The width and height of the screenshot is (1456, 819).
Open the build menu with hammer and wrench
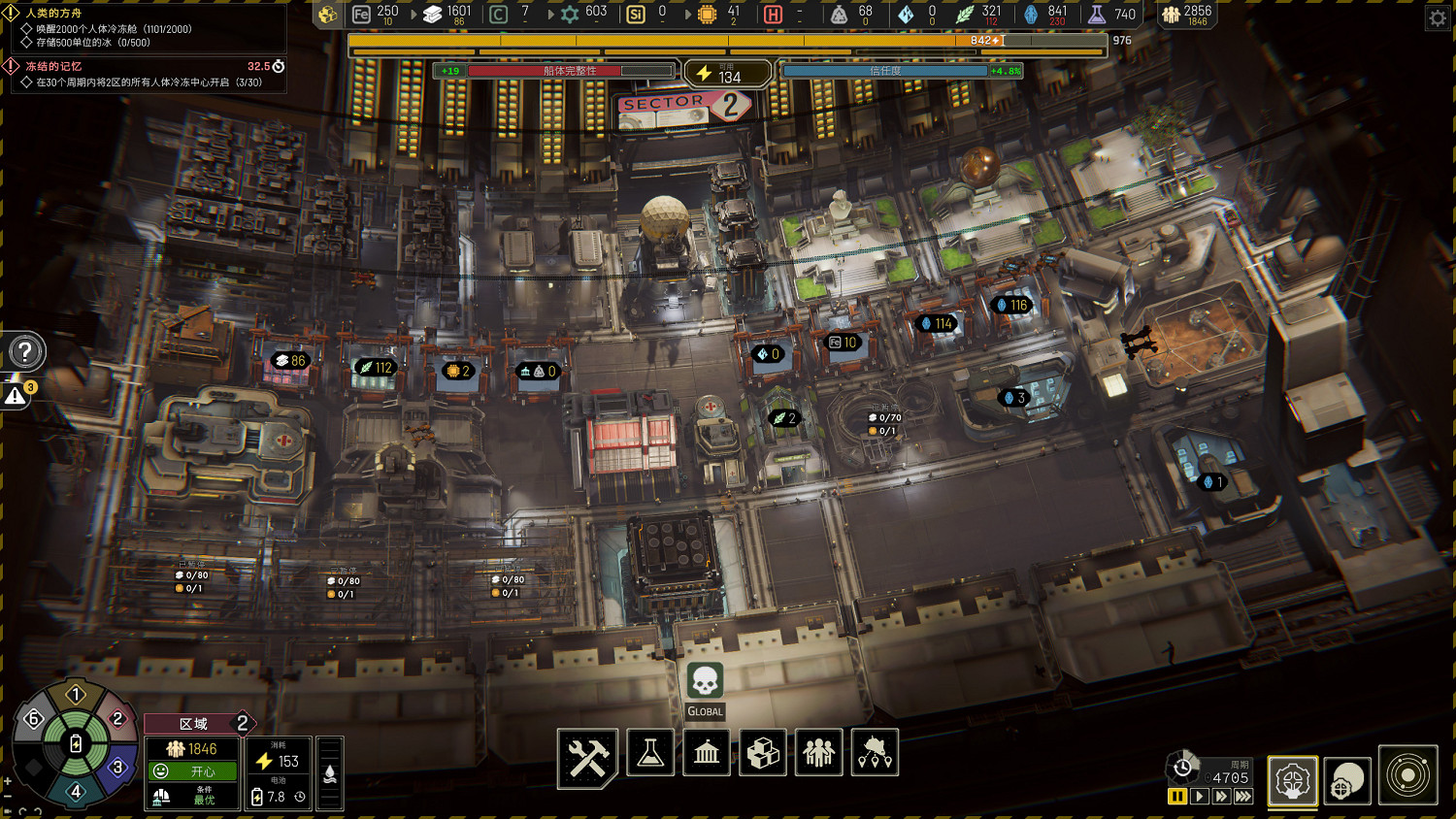click(587, 756)
